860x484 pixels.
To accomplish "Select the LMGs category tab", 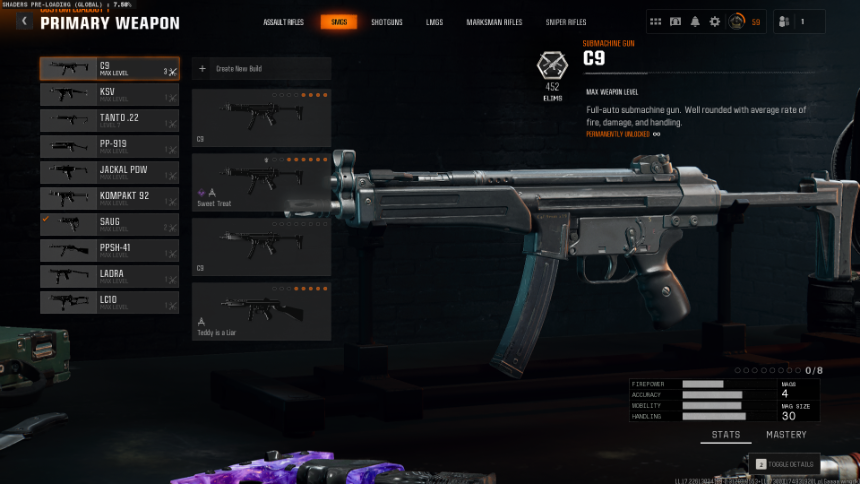I will tap(434, 22).
